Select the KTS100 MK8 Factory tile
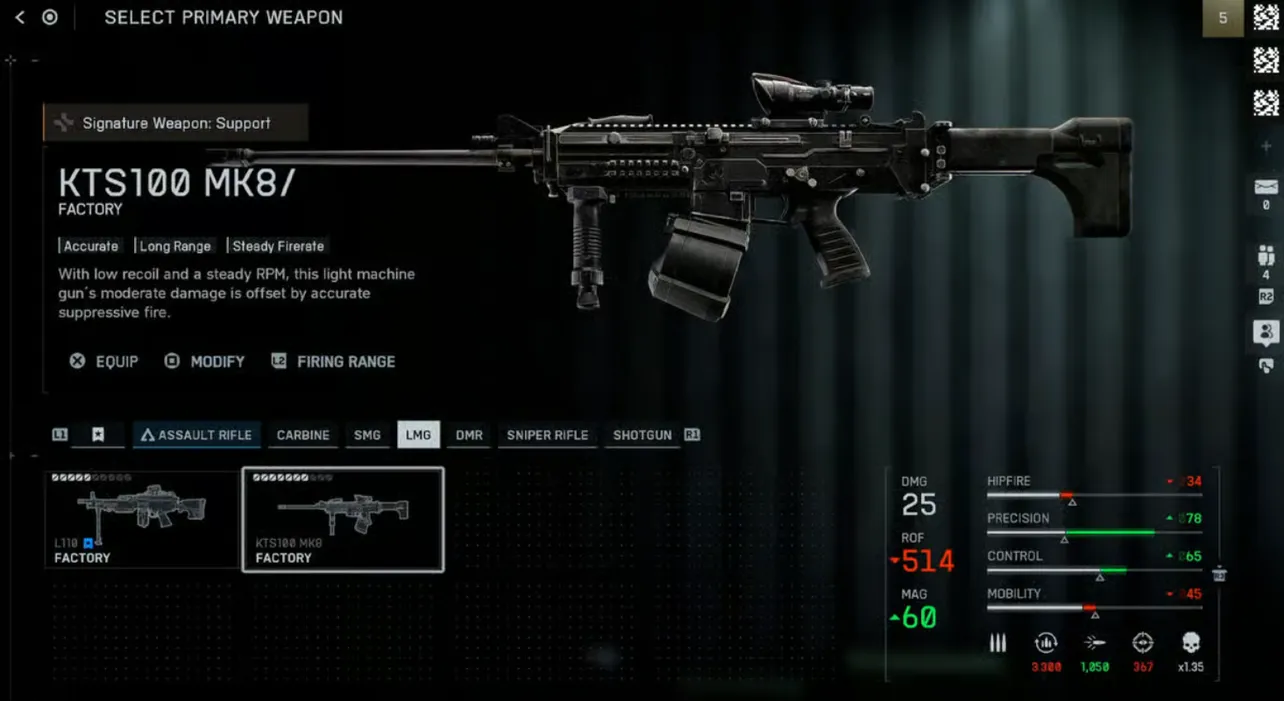This screenshot has height=701, width=1284. tap(343, 520)
